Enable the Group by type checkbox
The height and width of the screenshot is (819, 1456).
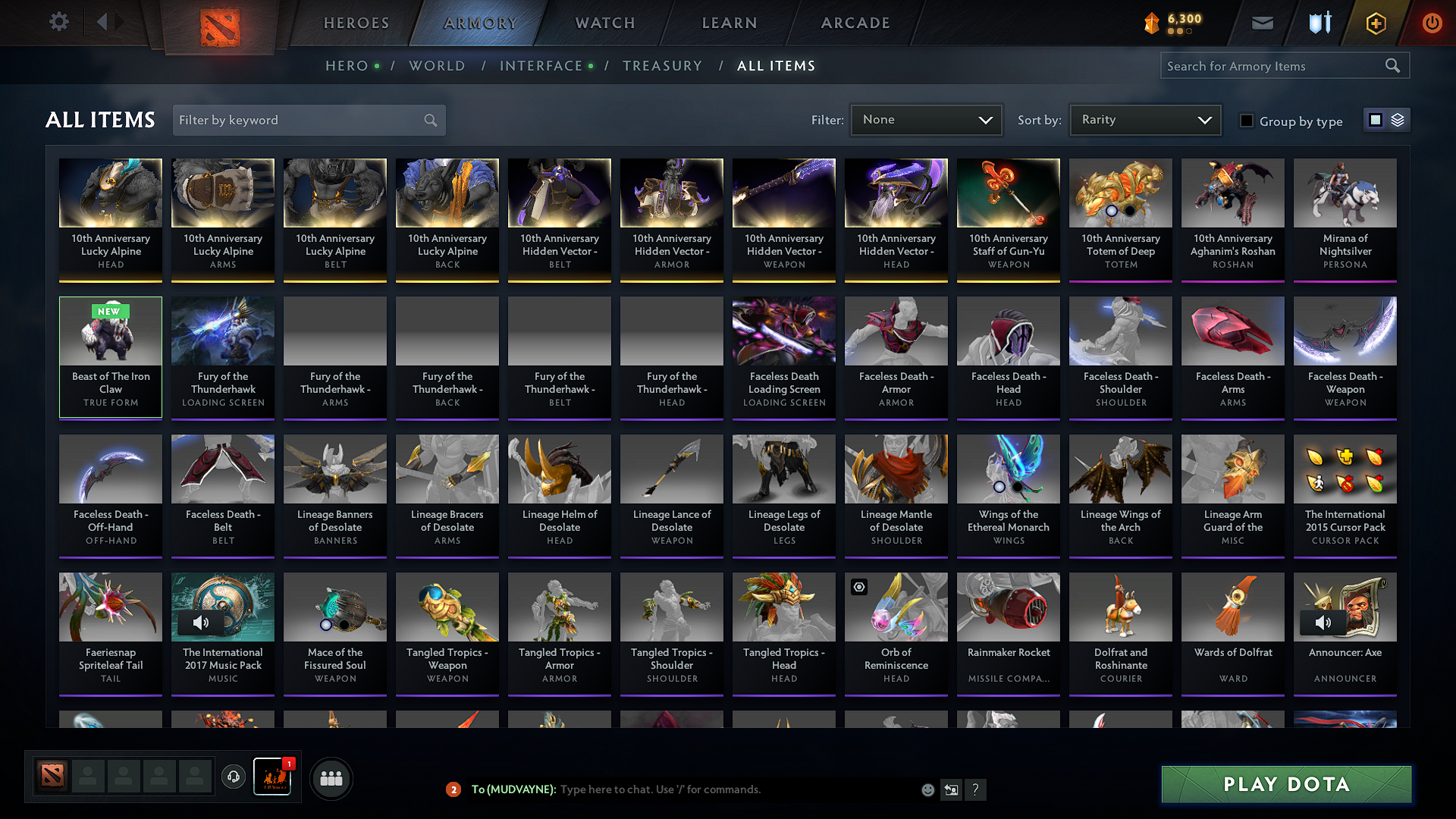tap(1247, 121)
